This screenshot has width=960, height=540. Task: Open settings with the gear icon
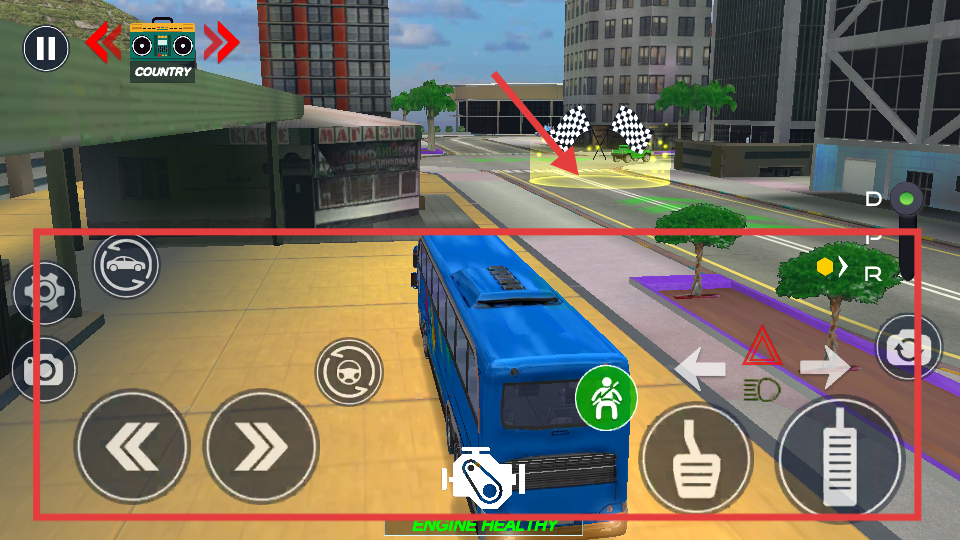pyautogui.click(x=45, y=292)
